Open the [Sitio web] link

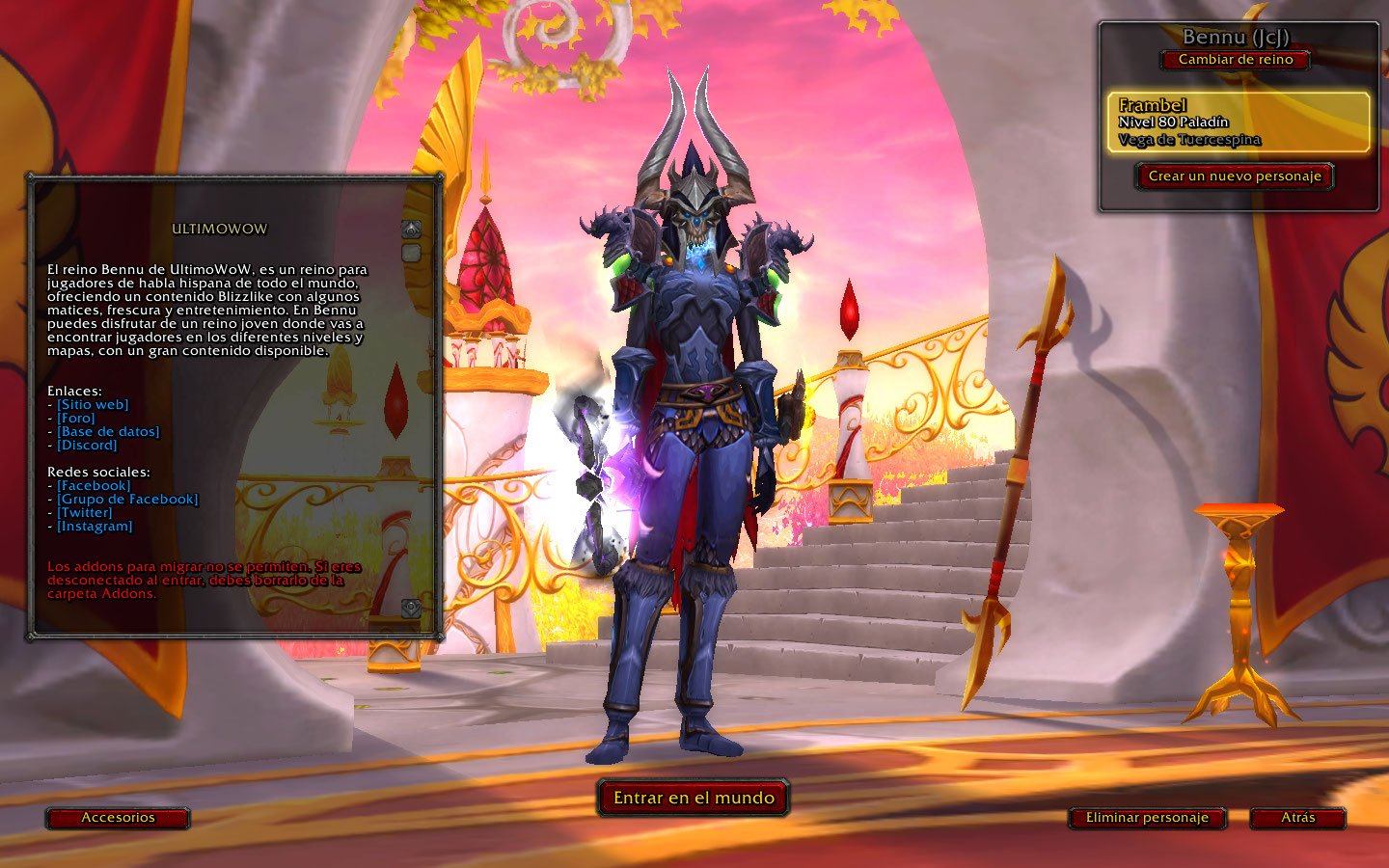click(93, 405)
